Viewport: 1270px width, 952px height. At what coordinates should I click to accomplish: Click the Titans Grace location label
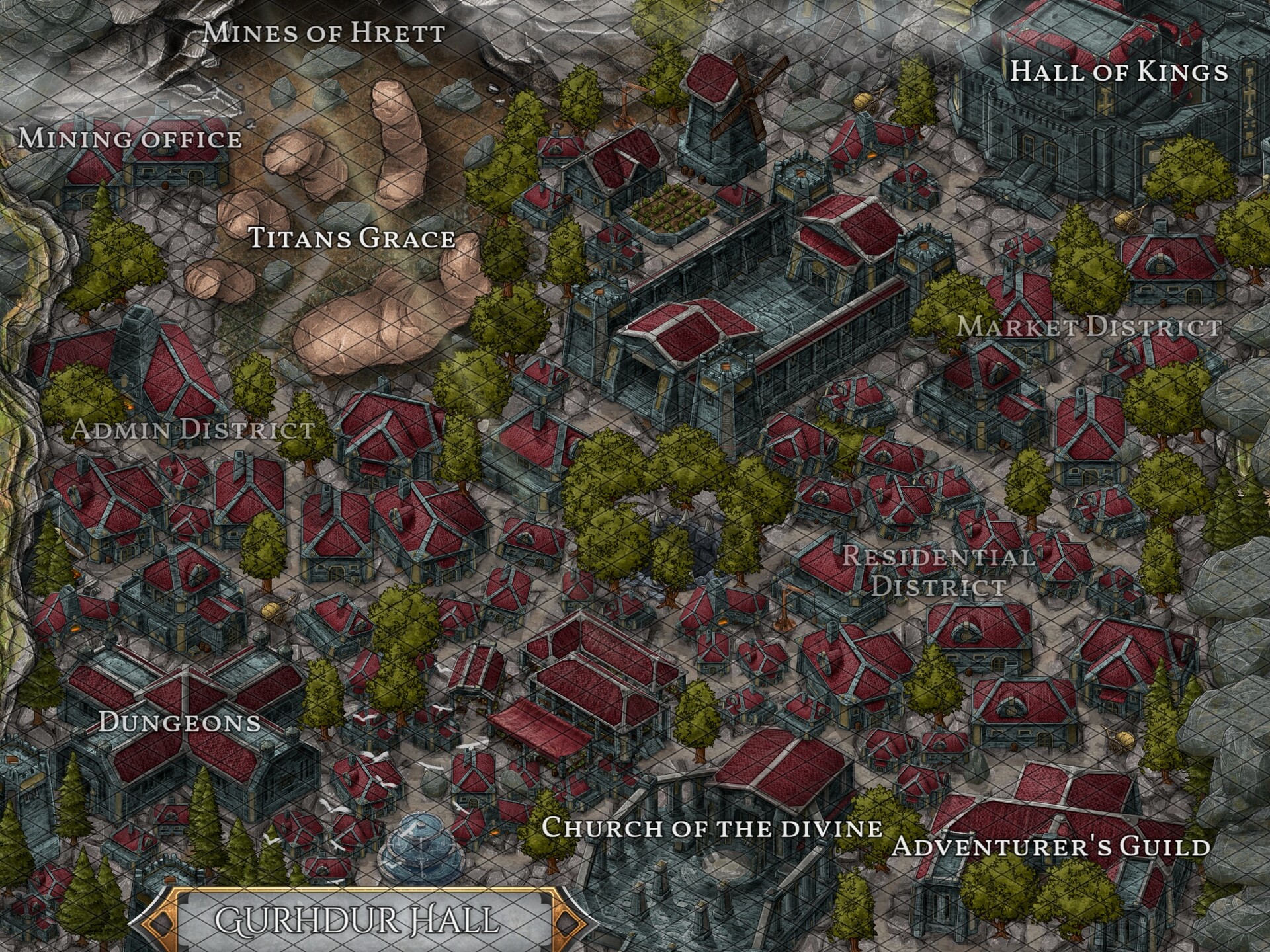pos(352,238)
